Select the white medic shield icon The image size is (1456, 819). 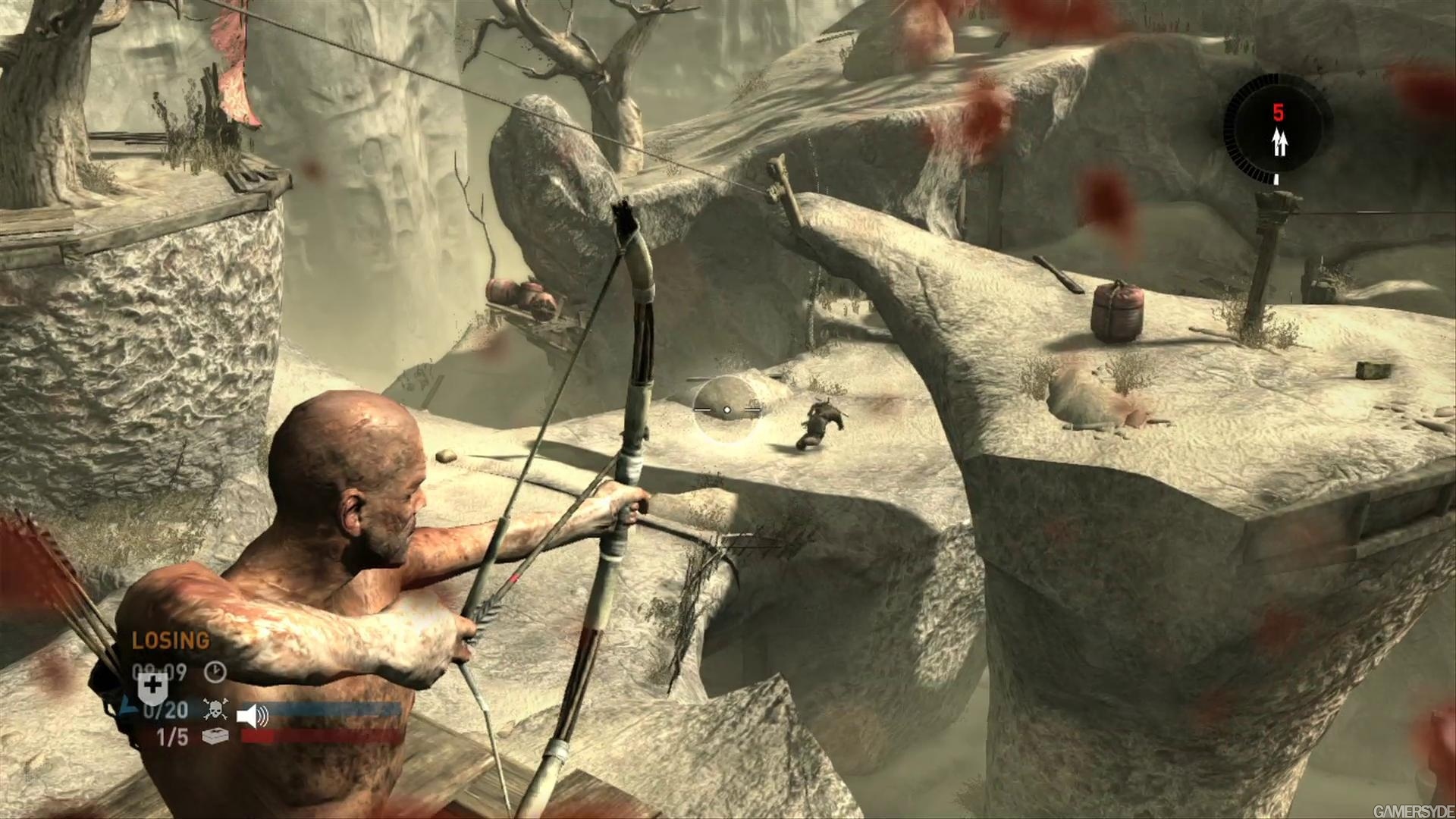(152, 687)
